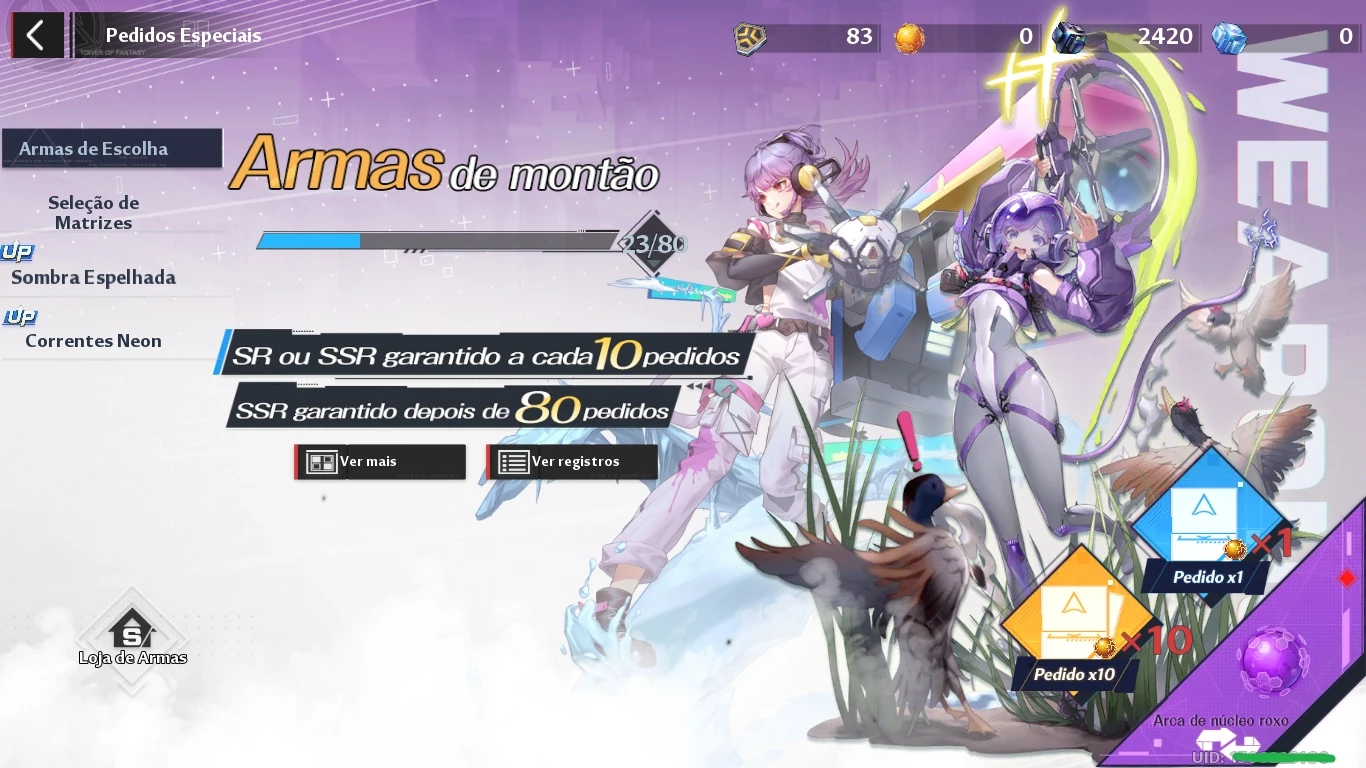
Task: Open Ver registros pull history
Action: (571, 461)
